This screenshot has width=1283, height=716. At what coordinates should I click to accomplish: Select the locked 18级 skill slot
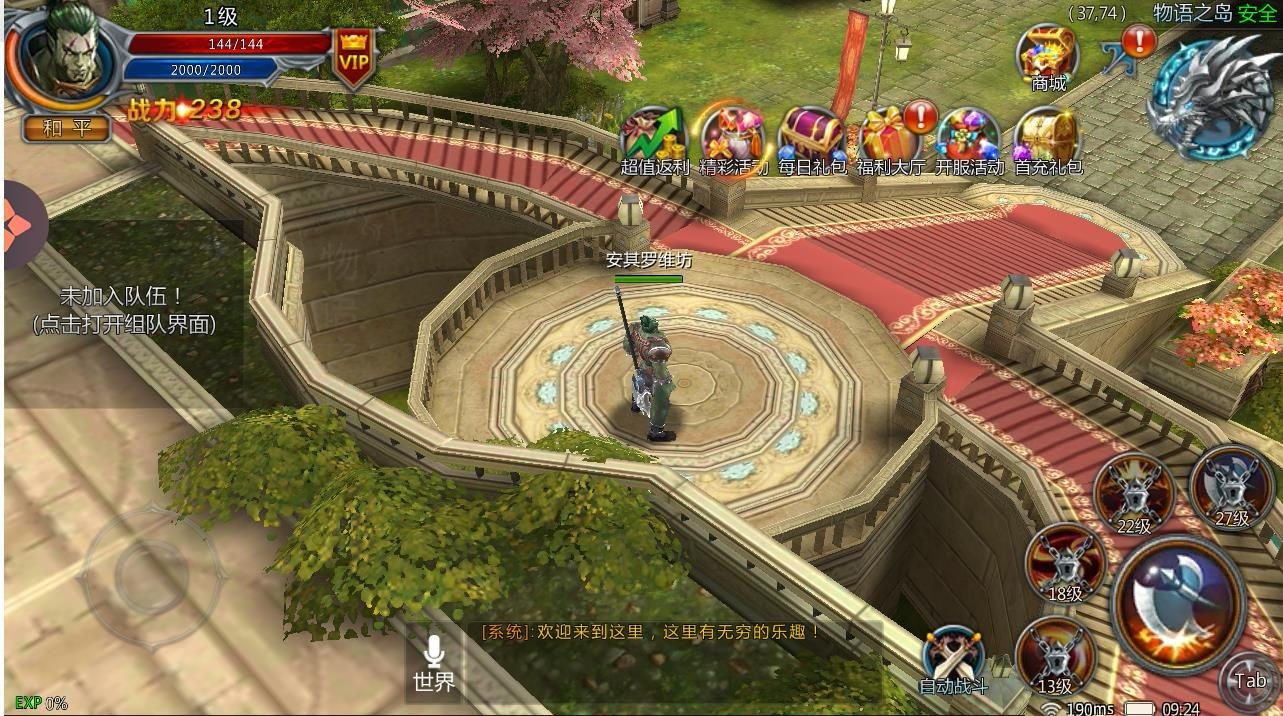(1066, 564)
